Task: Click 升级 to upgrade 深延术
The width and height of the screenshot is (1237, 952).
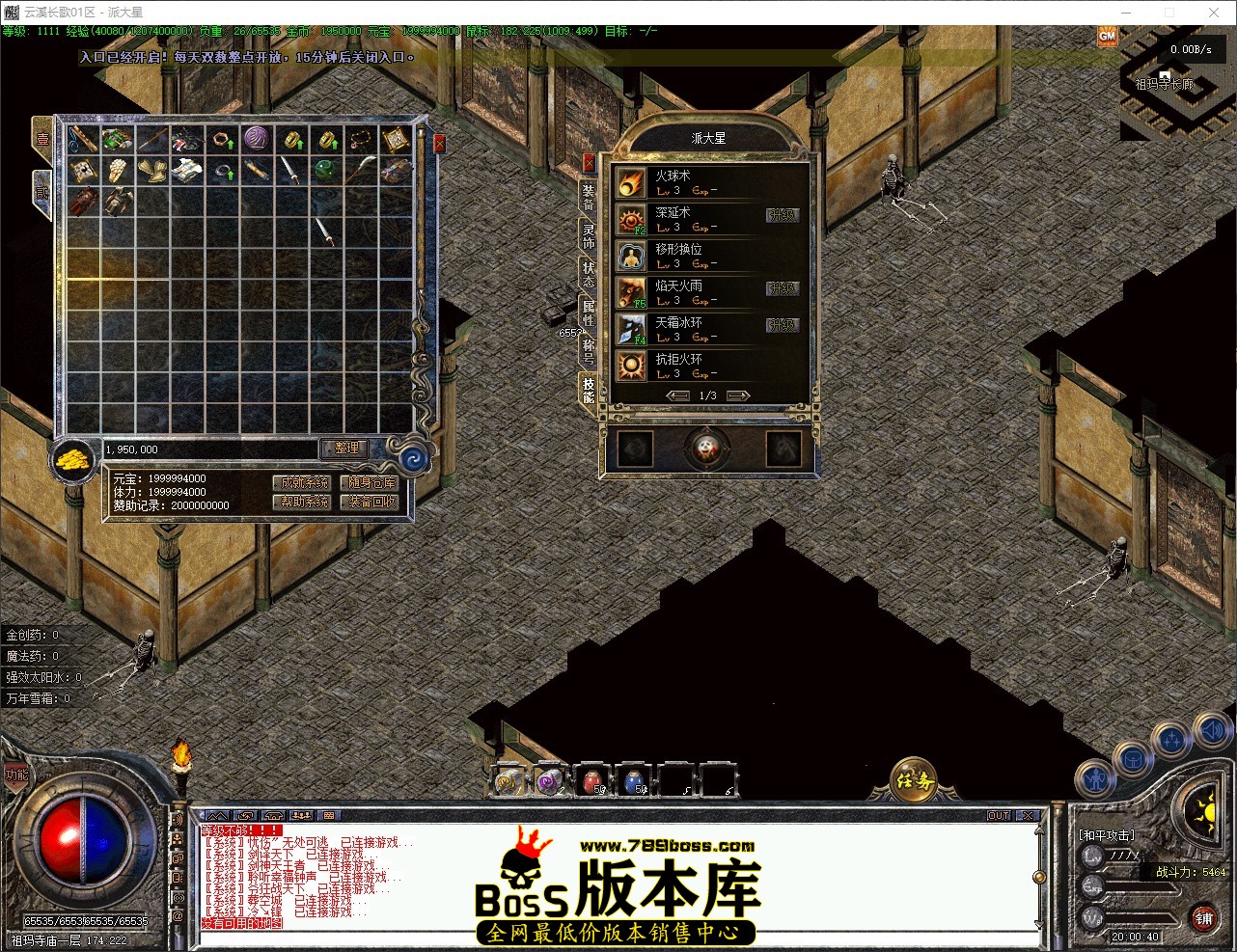Action: click(783, 216)
